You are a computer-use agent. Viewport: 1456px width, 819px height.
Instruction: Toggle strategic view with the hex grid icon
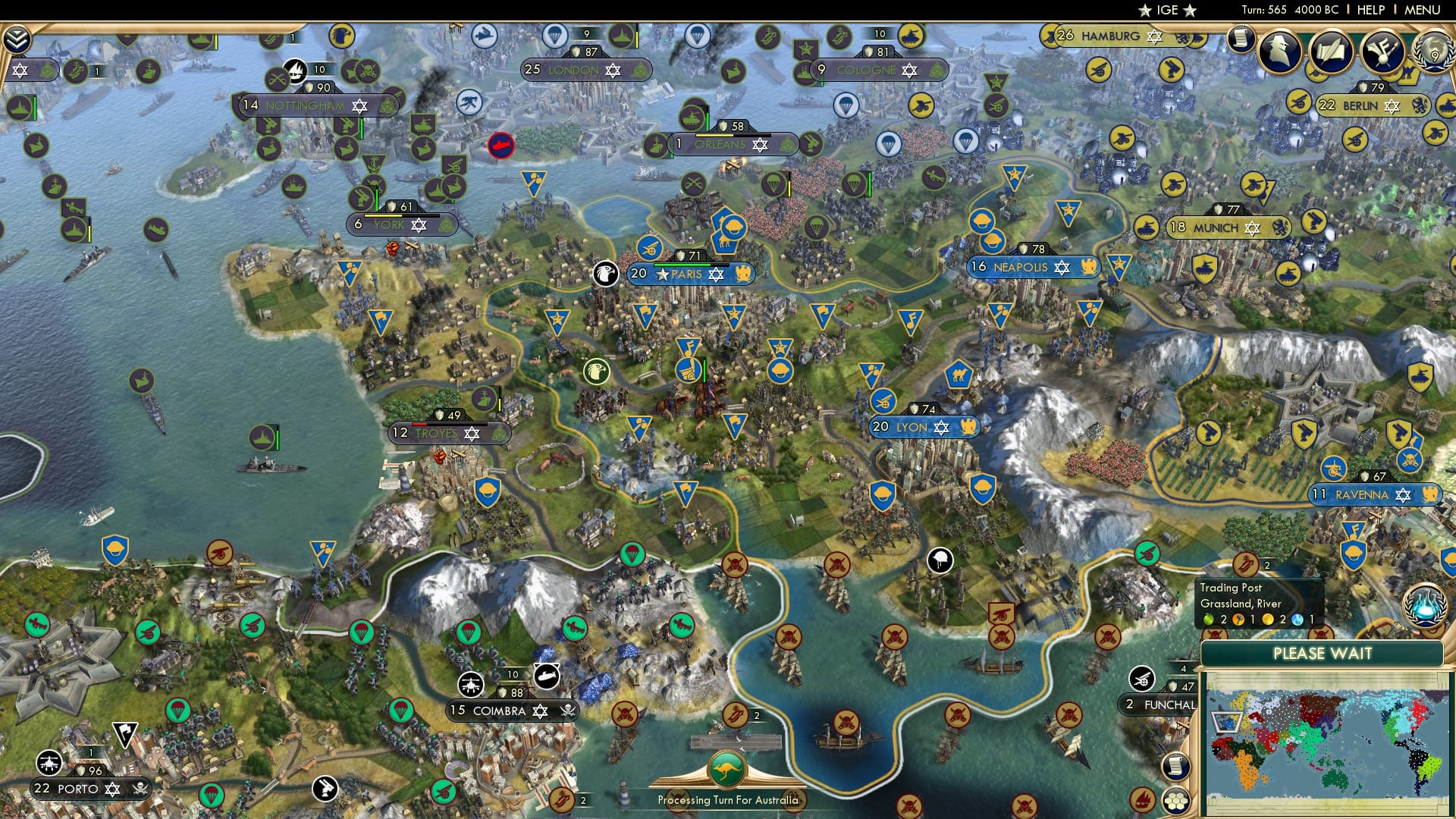tap(1175, 802)
